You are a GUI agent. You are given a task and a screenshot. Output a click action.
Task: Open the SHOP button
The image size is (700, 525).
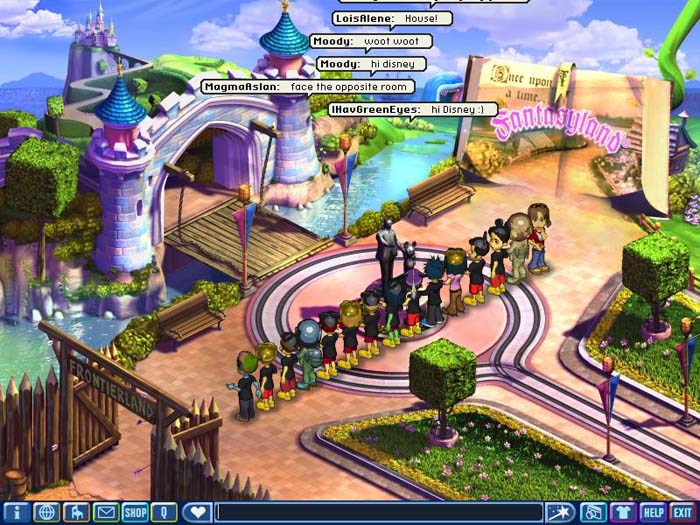point(135,513)
